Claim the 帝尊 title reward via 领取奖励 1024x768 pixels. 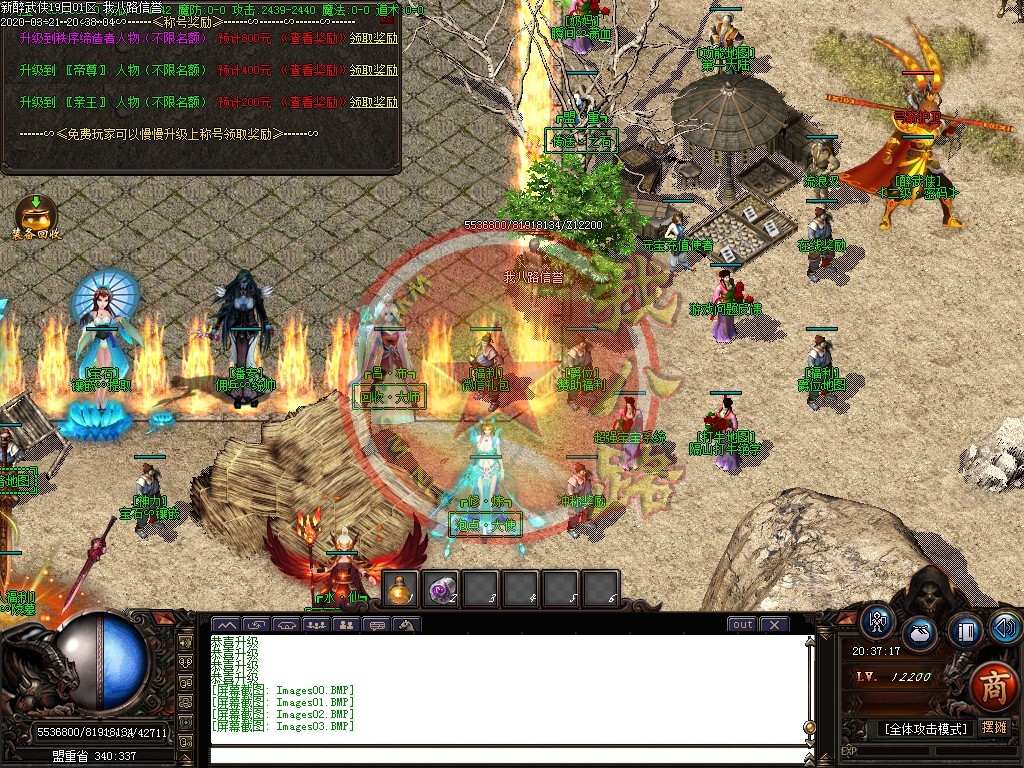(373, 71)
